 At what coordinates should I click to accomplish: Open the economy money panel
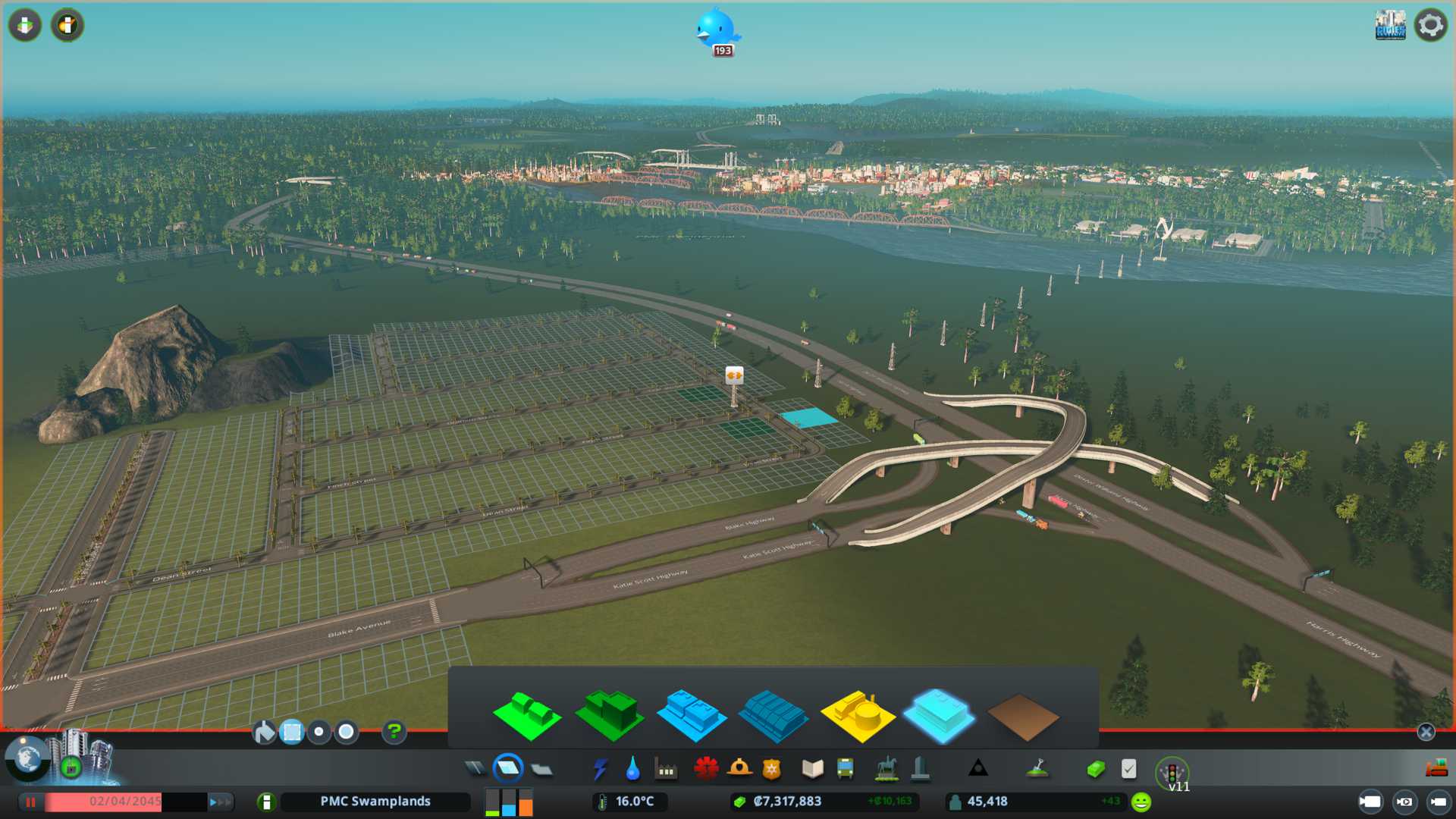tap(1095, 770)
